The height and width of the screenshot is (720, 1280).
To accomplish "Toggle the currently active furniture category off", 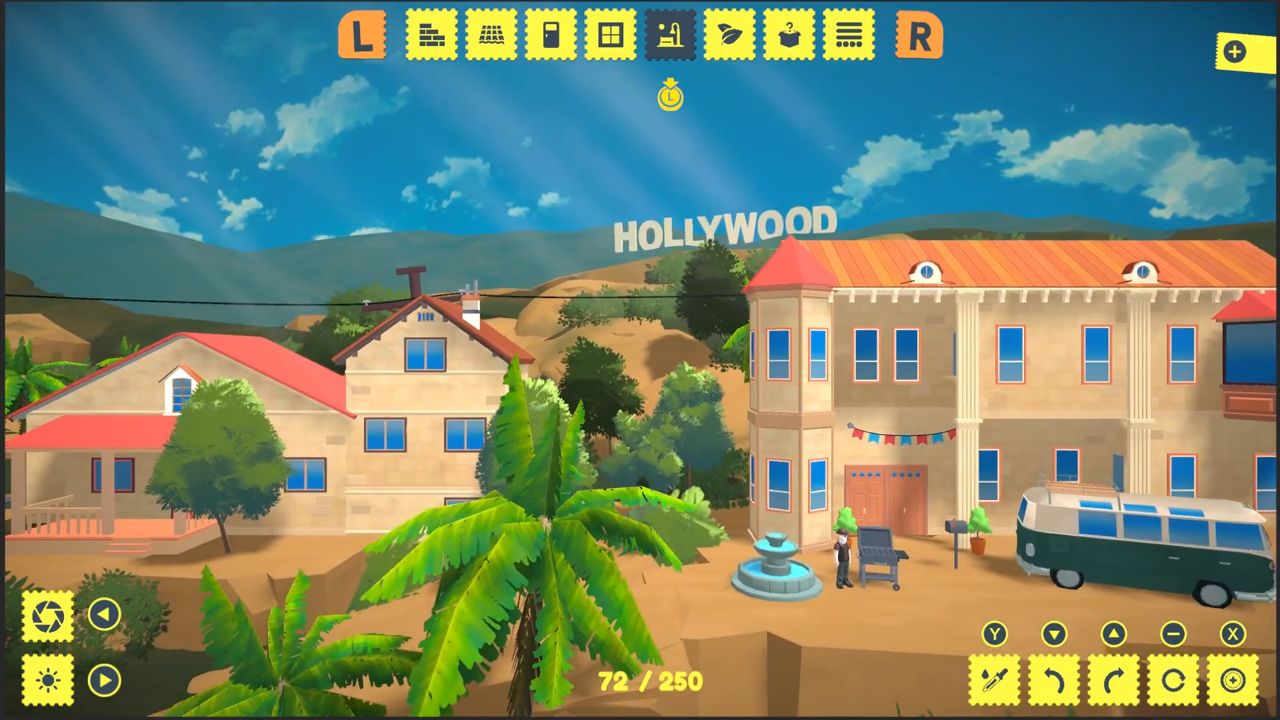I will click(671, 35).
